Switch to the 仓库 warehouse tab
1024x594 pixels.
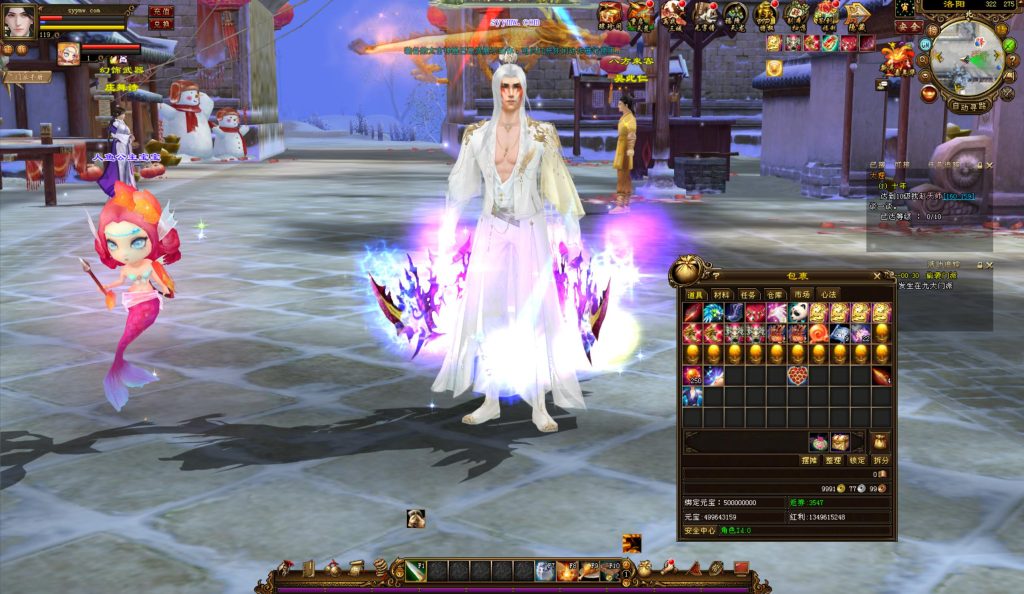point(775,295)
